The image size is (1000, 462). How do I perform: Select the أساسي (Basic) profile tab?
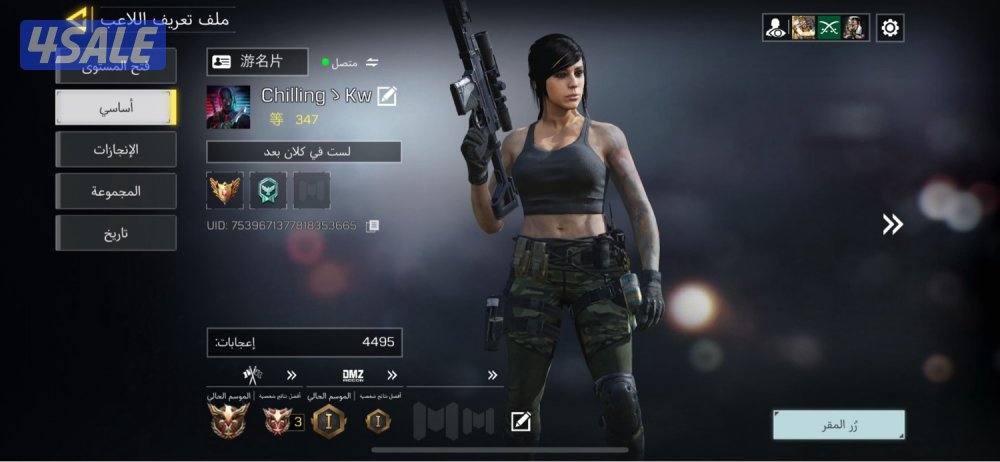(x=116, y=107)
